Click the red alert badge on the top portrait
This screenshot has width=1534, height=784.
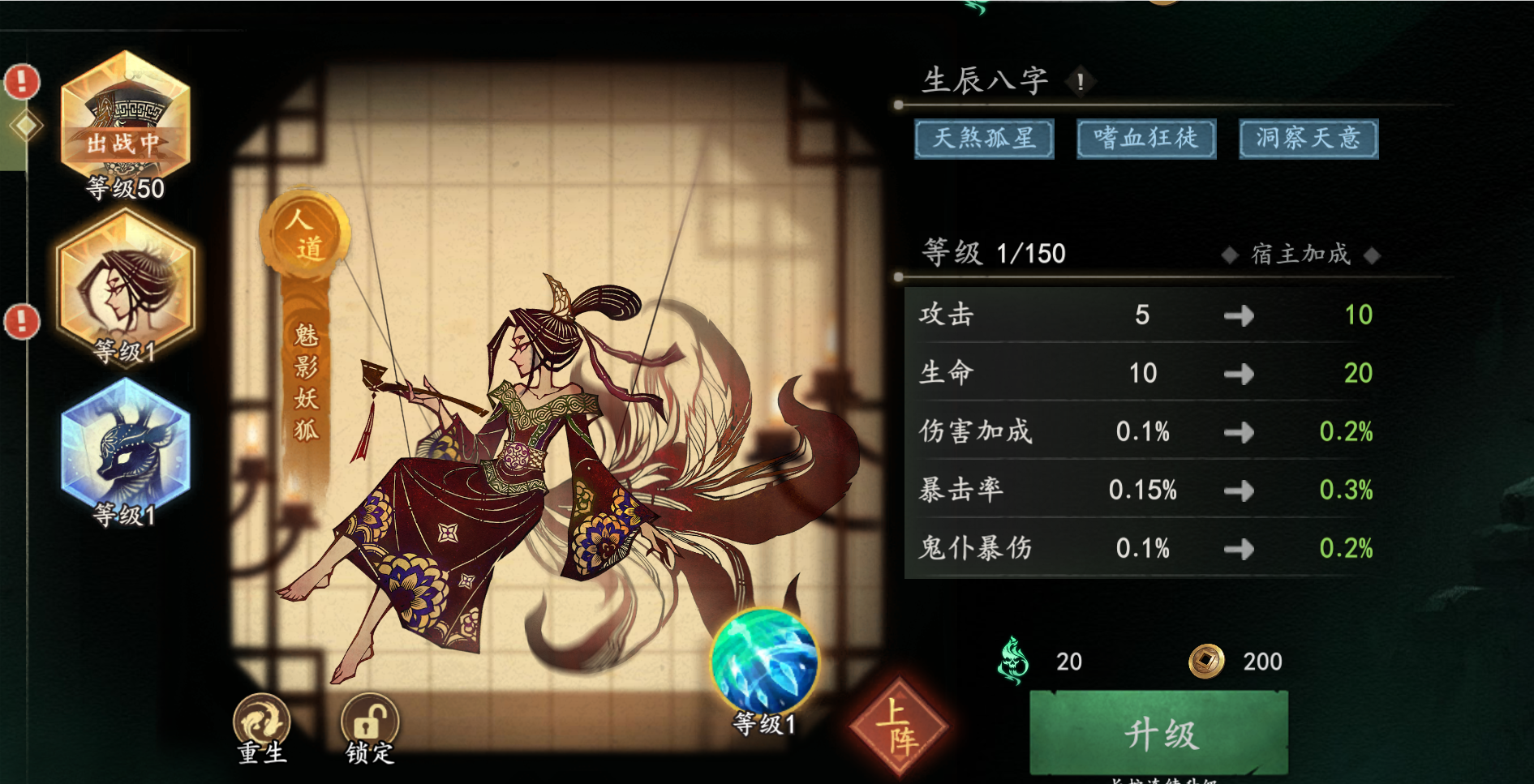[20, 81]
